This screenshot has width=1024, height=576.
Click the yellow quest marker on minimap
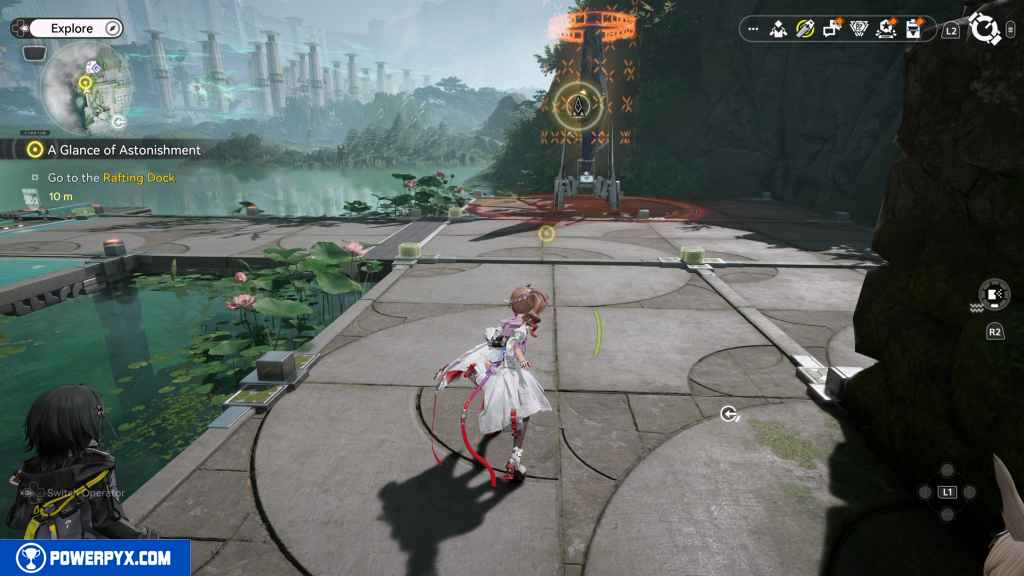(86, 84)
